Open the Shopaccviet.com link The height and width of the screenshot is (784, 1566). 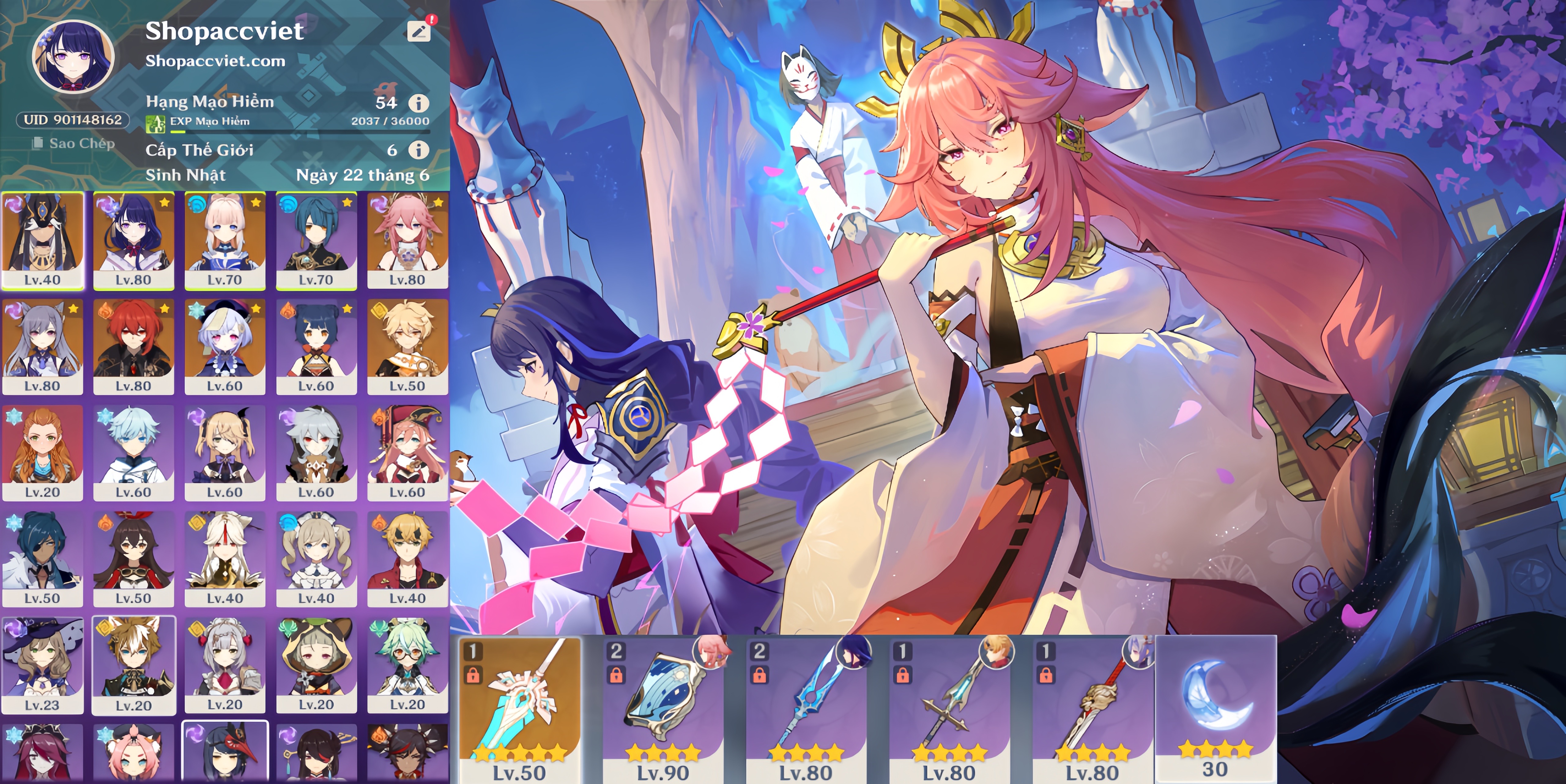click(216, 60)
